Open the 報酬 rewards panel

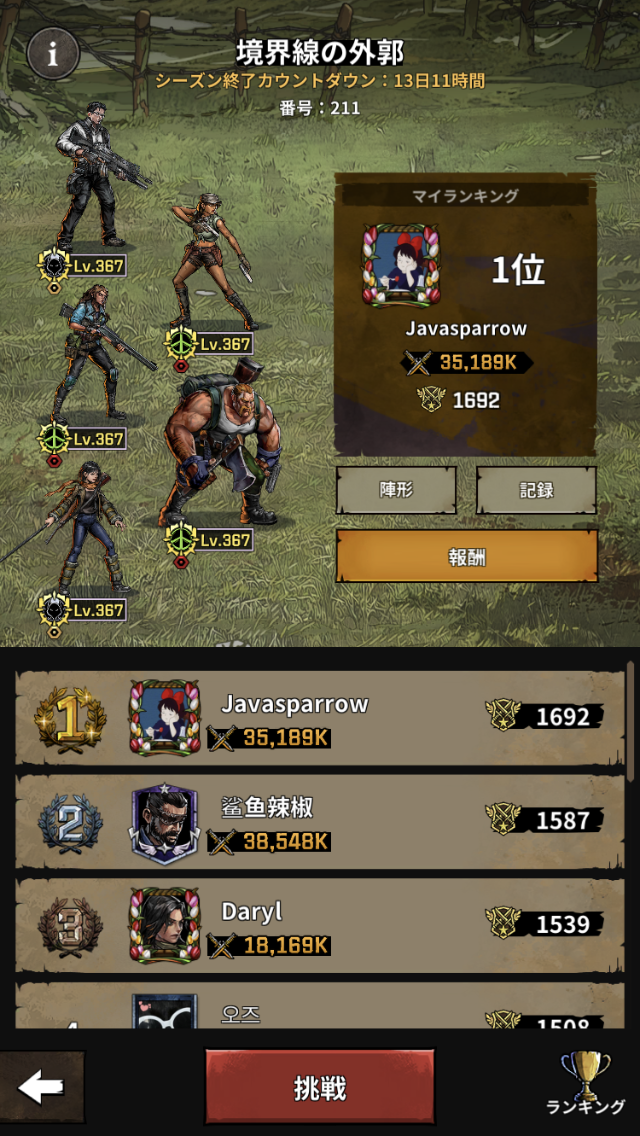[466, 556]
